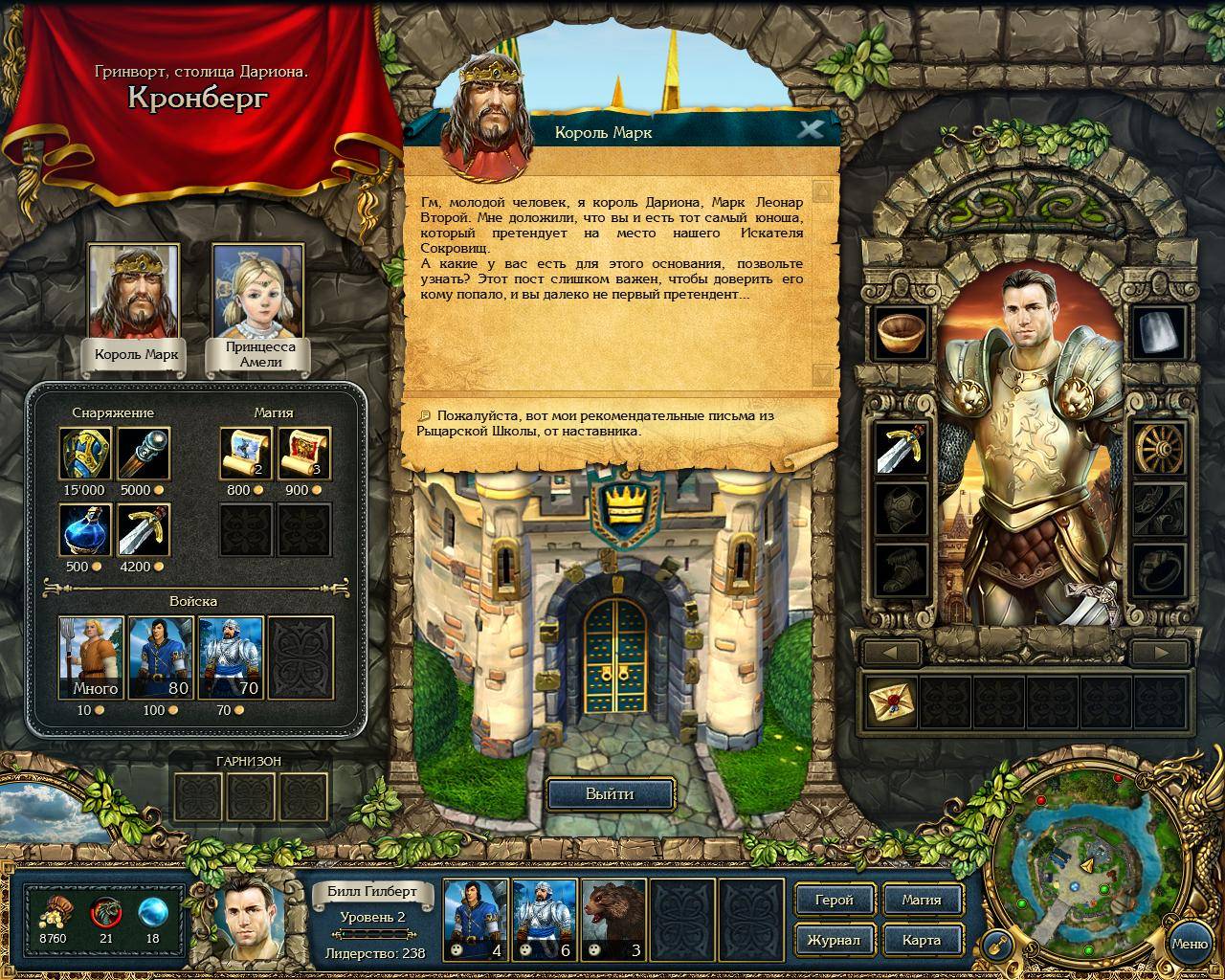The image size is (1225, 980).
Task: Open the Карта world map
Action: tap(921, 940)
